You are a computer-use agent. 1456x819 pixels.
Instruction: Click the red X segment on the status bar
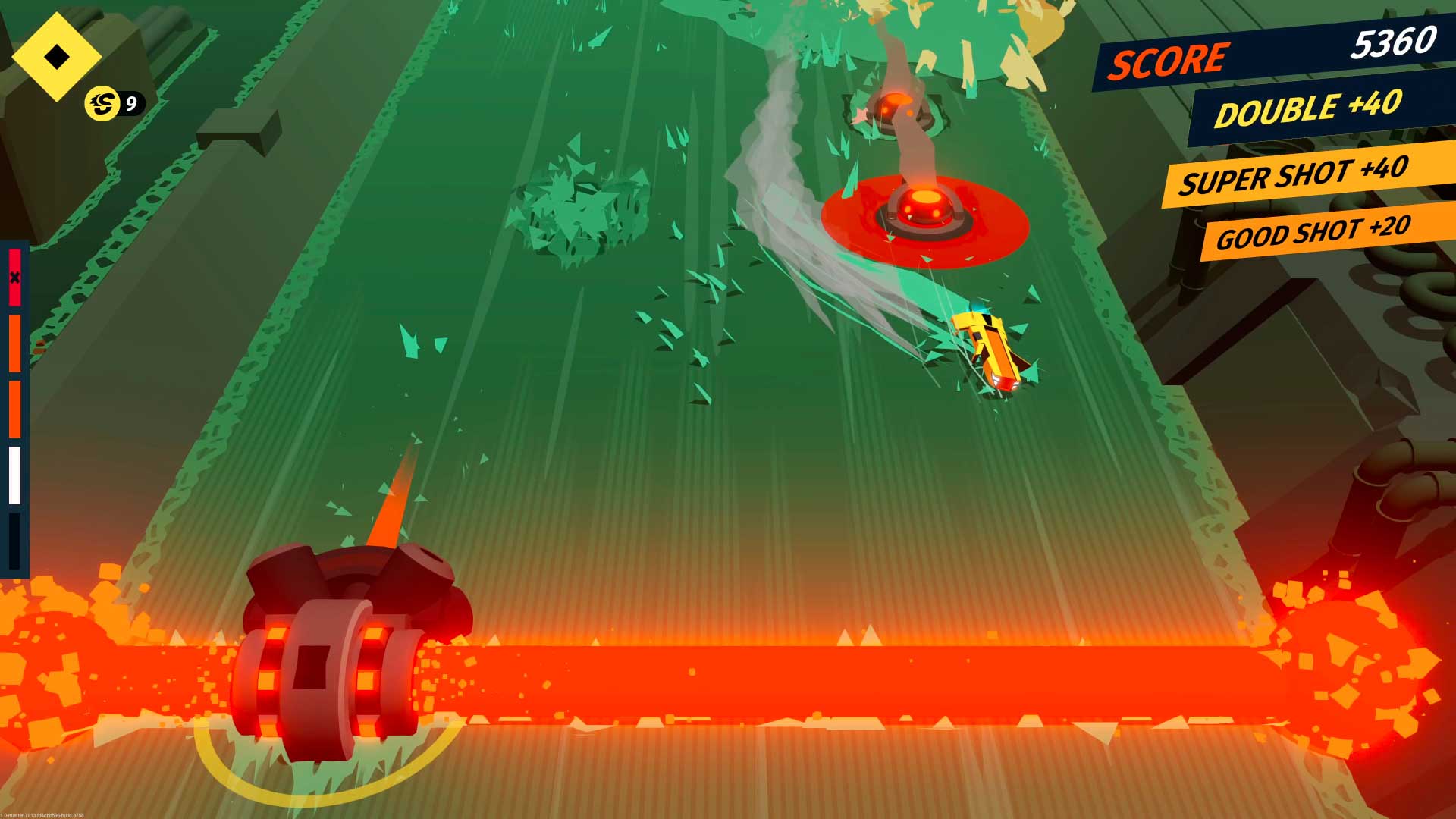15,278
